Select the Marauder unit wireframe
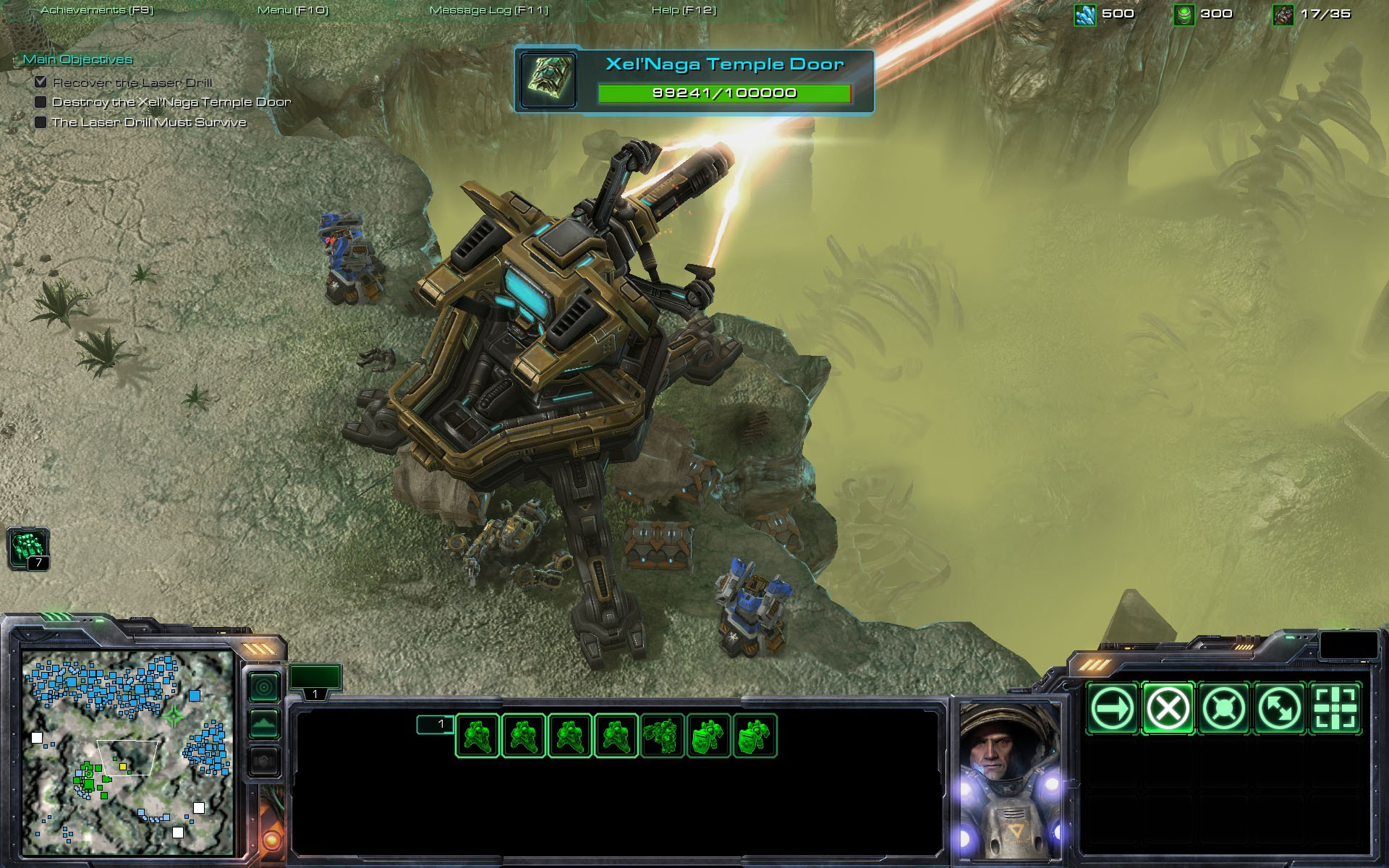The height and width of the screenshot is (868, 1389). (663, 735)
